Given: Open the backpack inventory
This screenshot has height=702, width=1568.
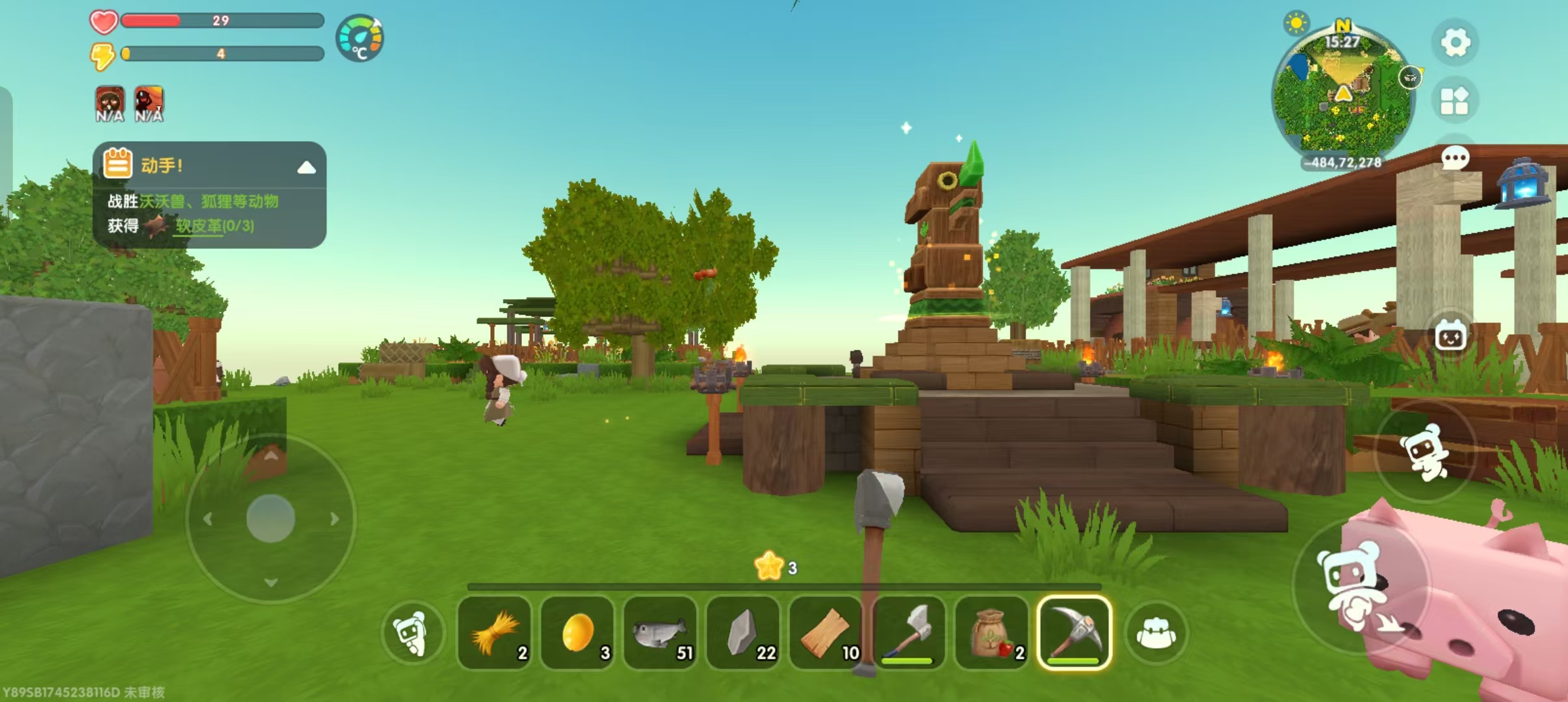Looking at the screenshot, I should (x=1156, y=632).
